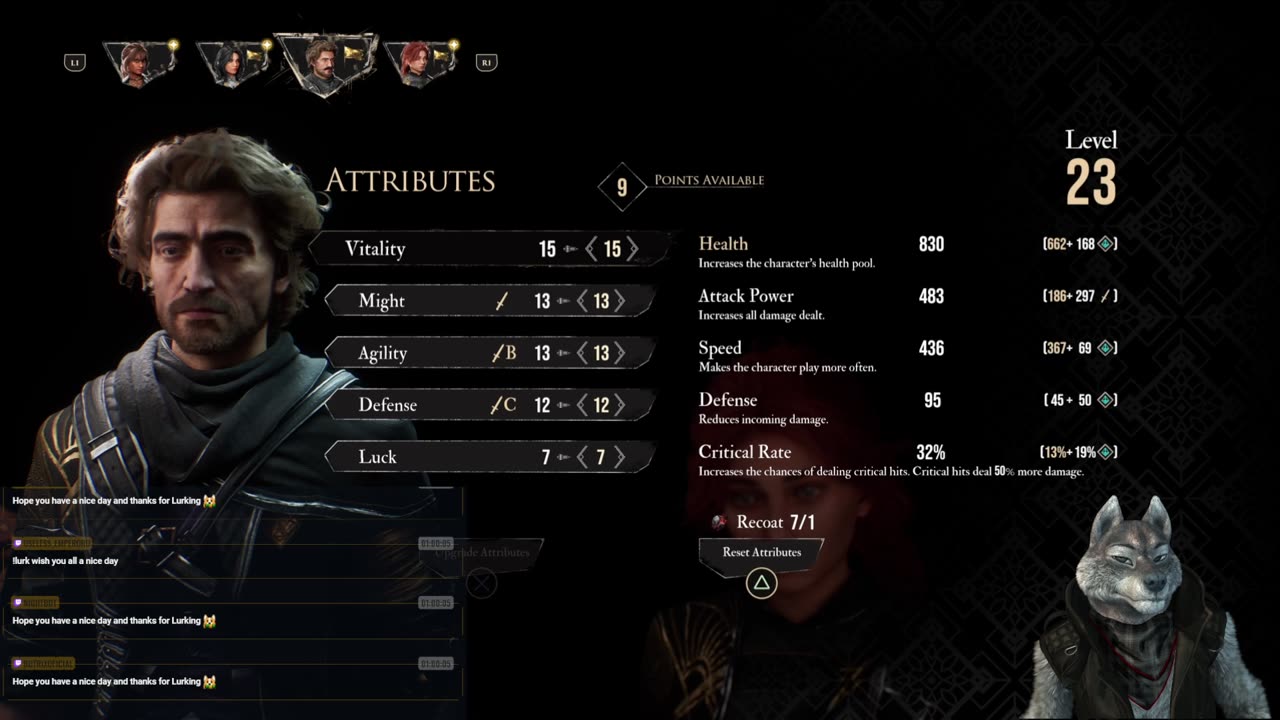Add a point to Luck
This screenshot has width=1280, height=720.
[620, 457]
